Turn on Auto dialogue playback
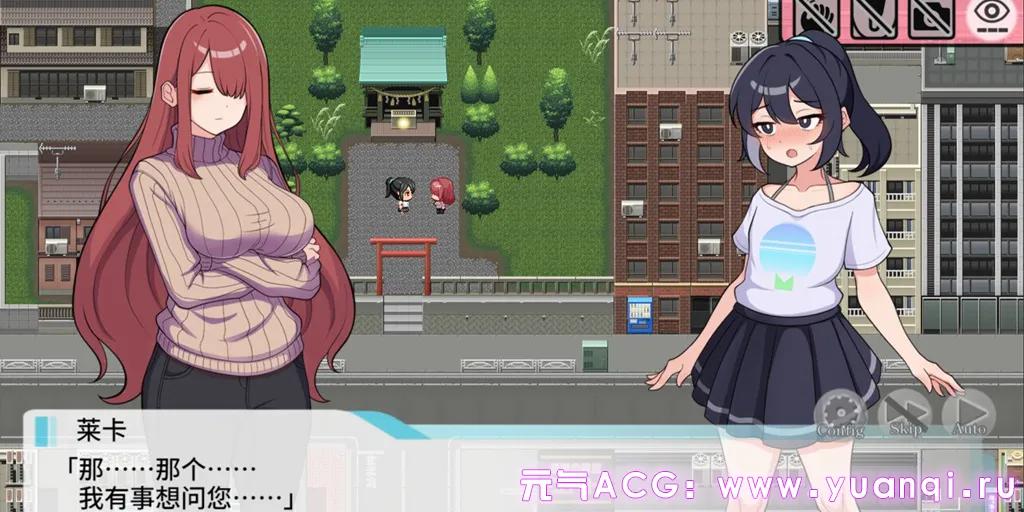This screenshot has width=1024, height=512. pyautogui.click(x=968, y=413)
